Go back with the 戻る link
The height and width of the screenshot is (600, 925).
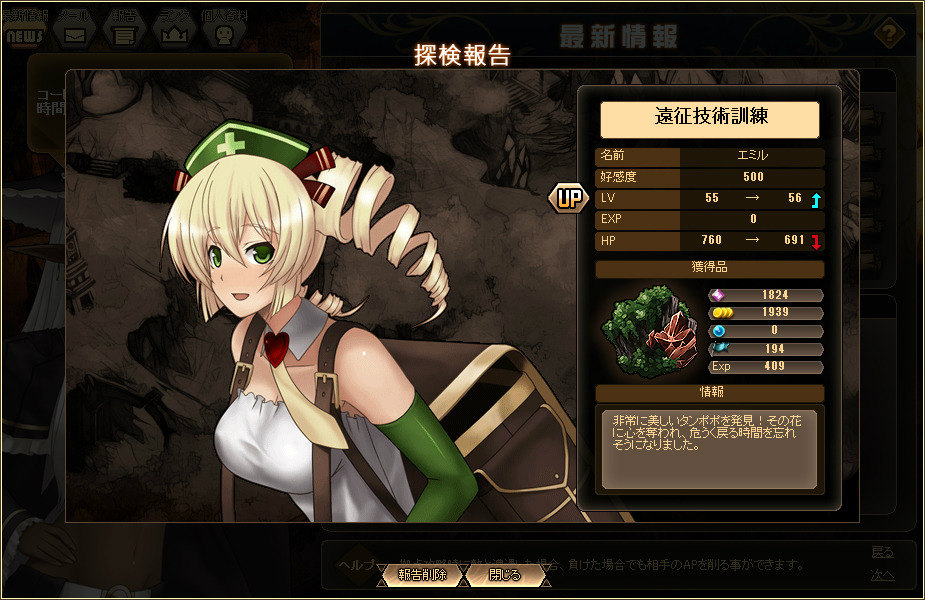click(x=882, y=552)
